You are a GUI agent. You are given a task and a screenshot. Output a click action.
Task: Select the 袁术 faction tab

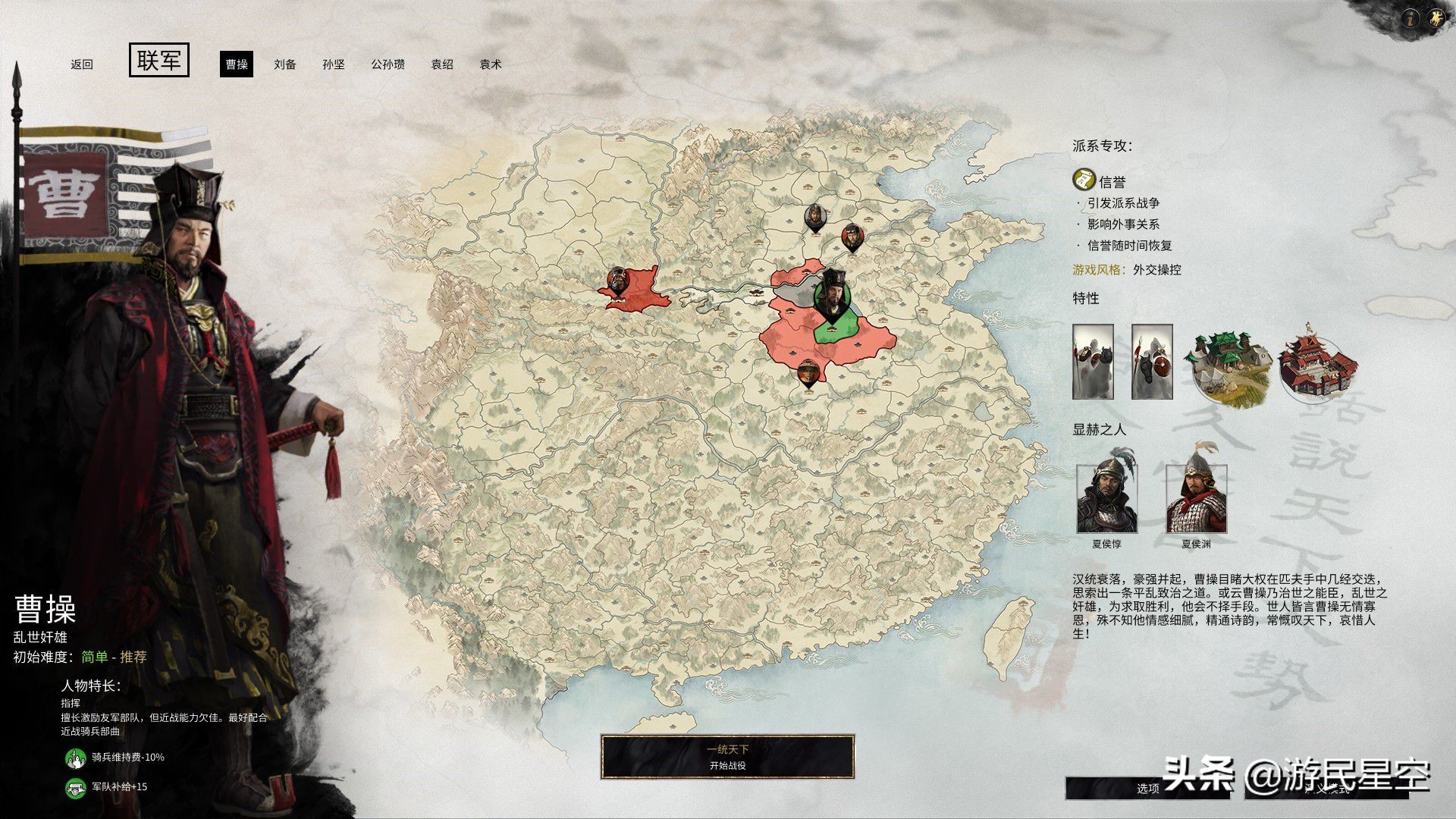[492, 65]
